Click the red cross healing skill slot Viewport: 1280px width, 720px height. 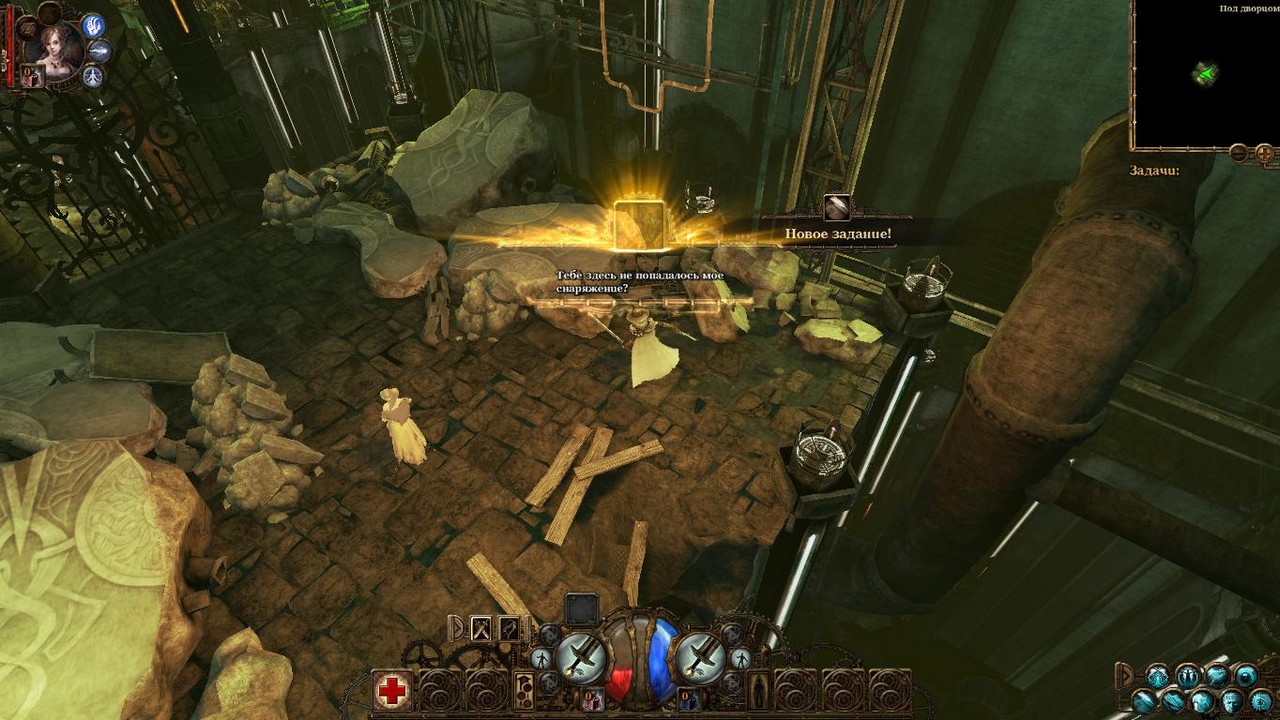pos(392,690)
